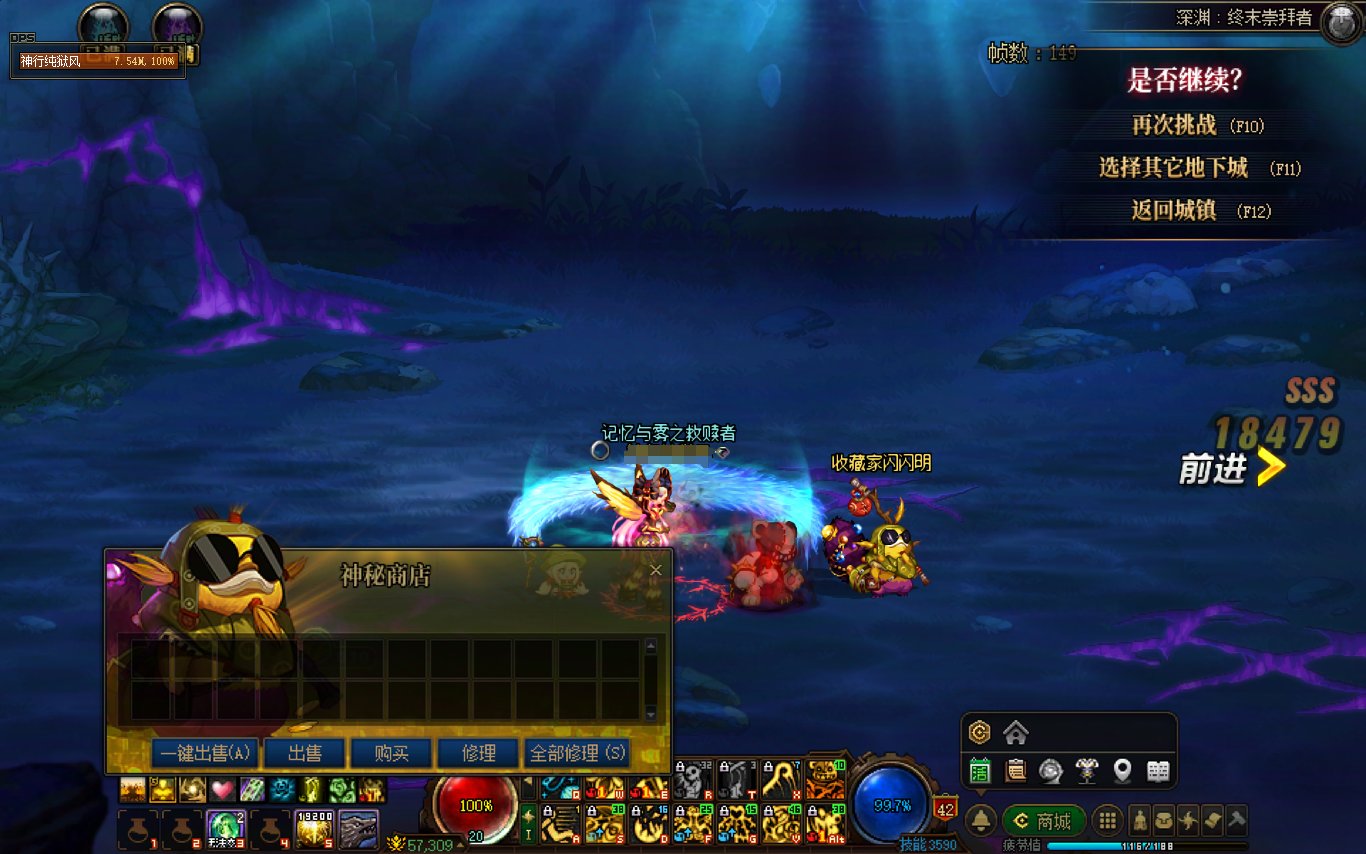
Task: Click the 出售 sell button
Action: [304, 753]
